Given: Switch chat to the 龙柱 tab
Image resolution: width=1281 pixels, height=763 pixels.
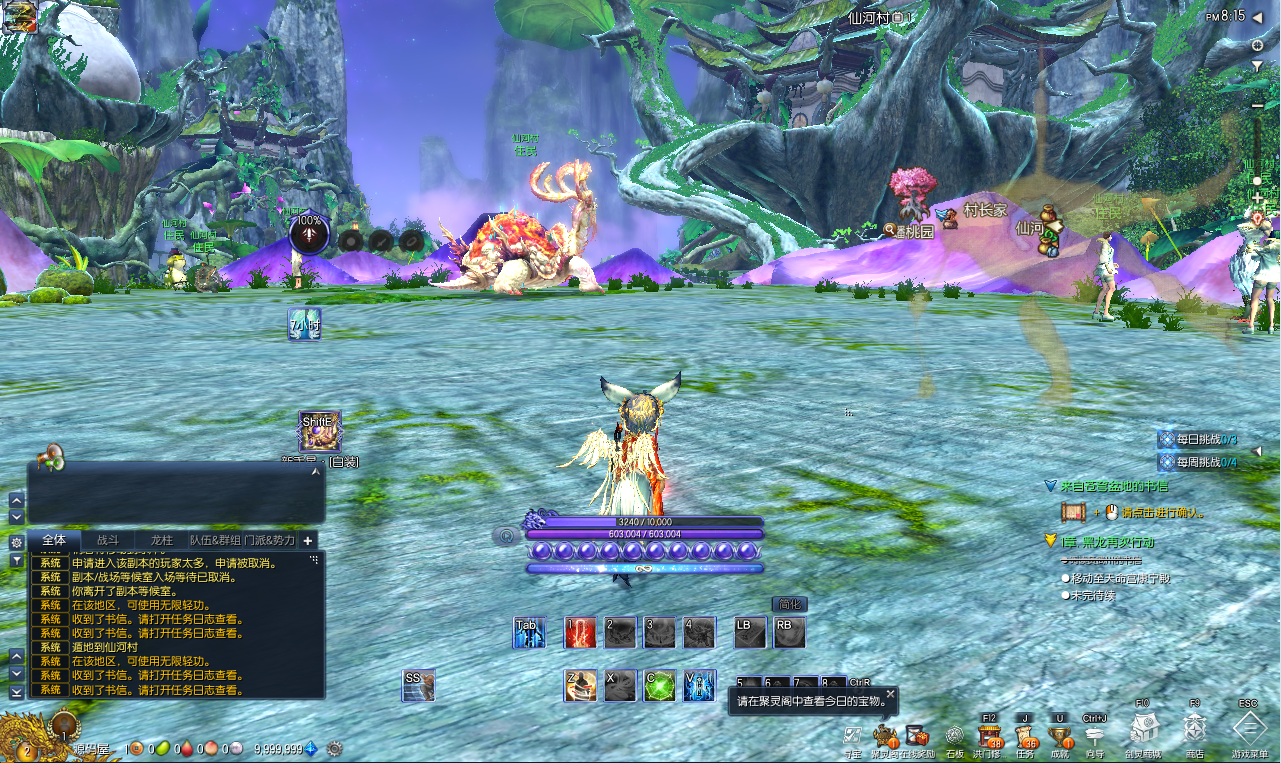Looking at the screenshot, I should pos(161,540).
